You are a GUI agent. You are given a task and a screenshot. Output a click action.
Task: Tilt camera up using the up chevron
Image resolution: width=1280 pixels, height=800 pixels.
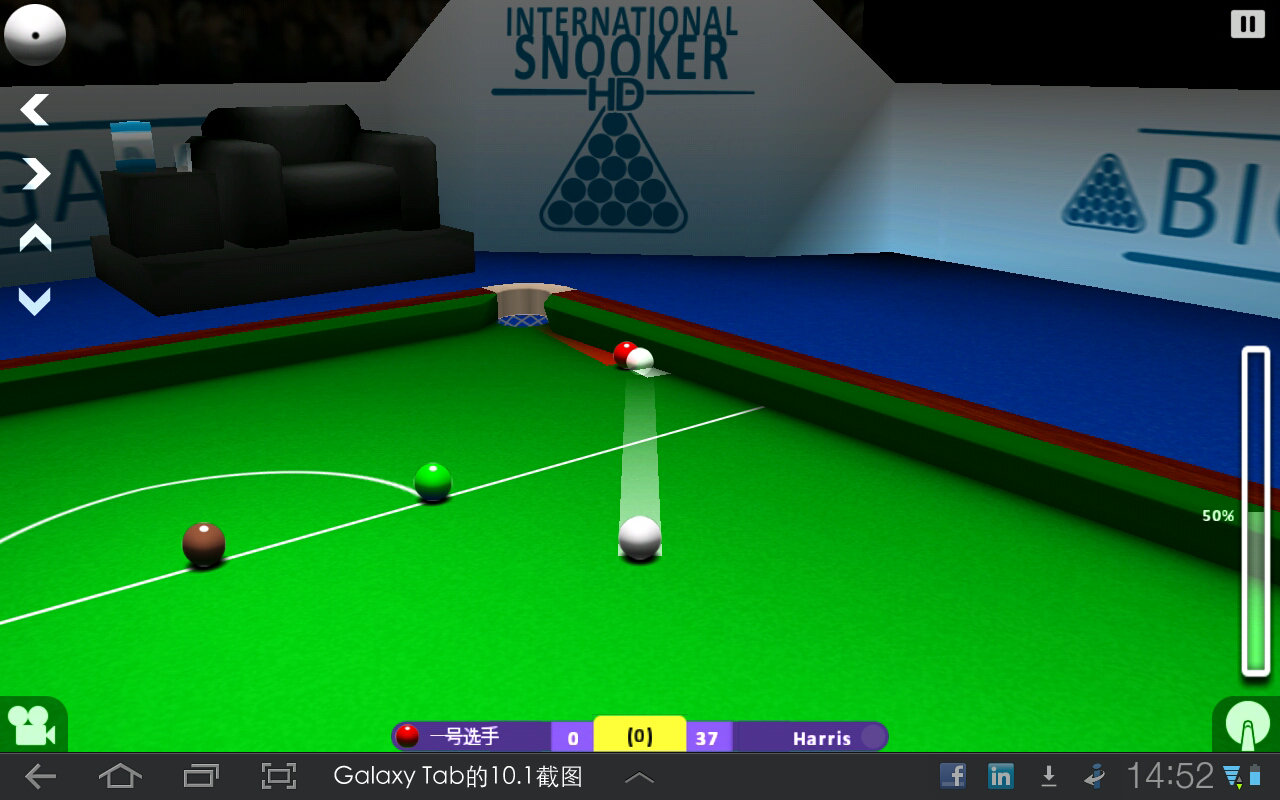tap(33, 238)
